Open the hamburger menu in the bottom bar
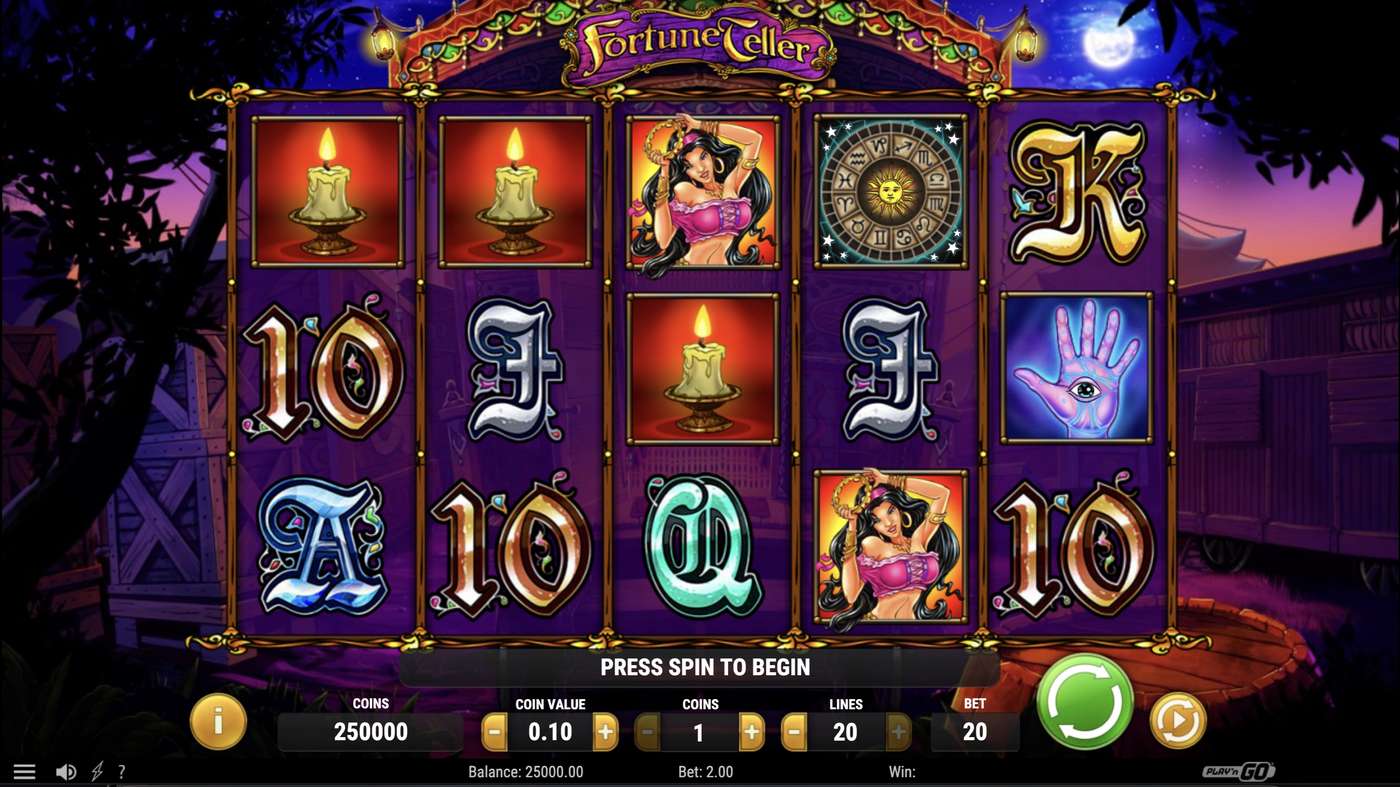 point(22,770)
